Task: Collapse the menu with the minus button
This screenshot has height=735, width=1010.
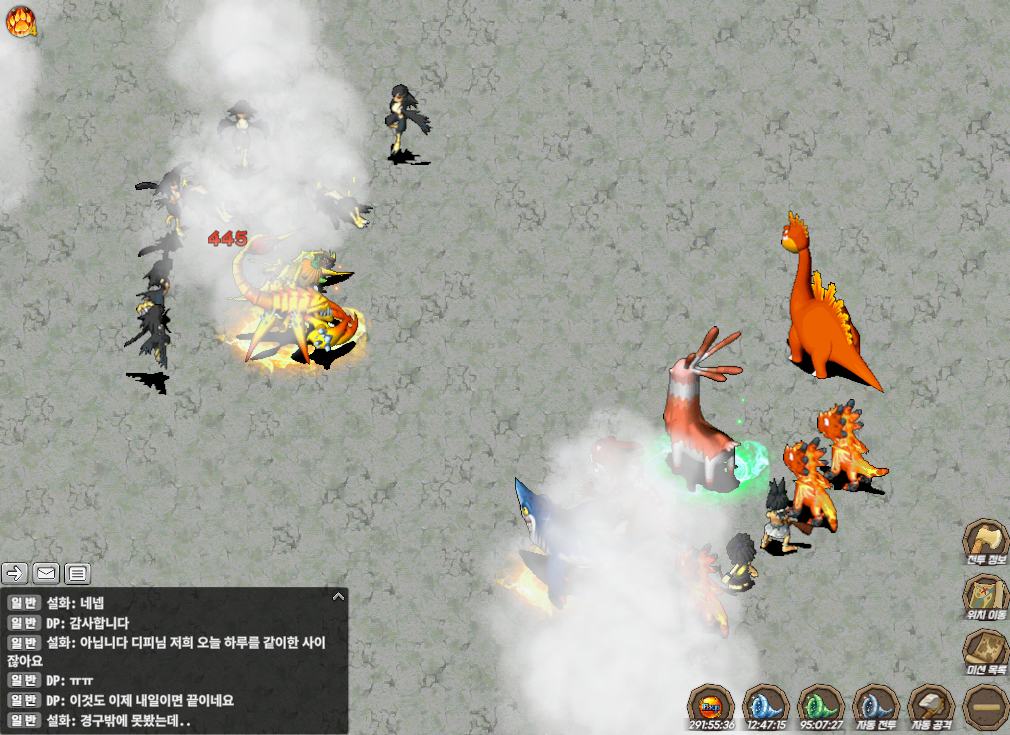Action: 985,706
